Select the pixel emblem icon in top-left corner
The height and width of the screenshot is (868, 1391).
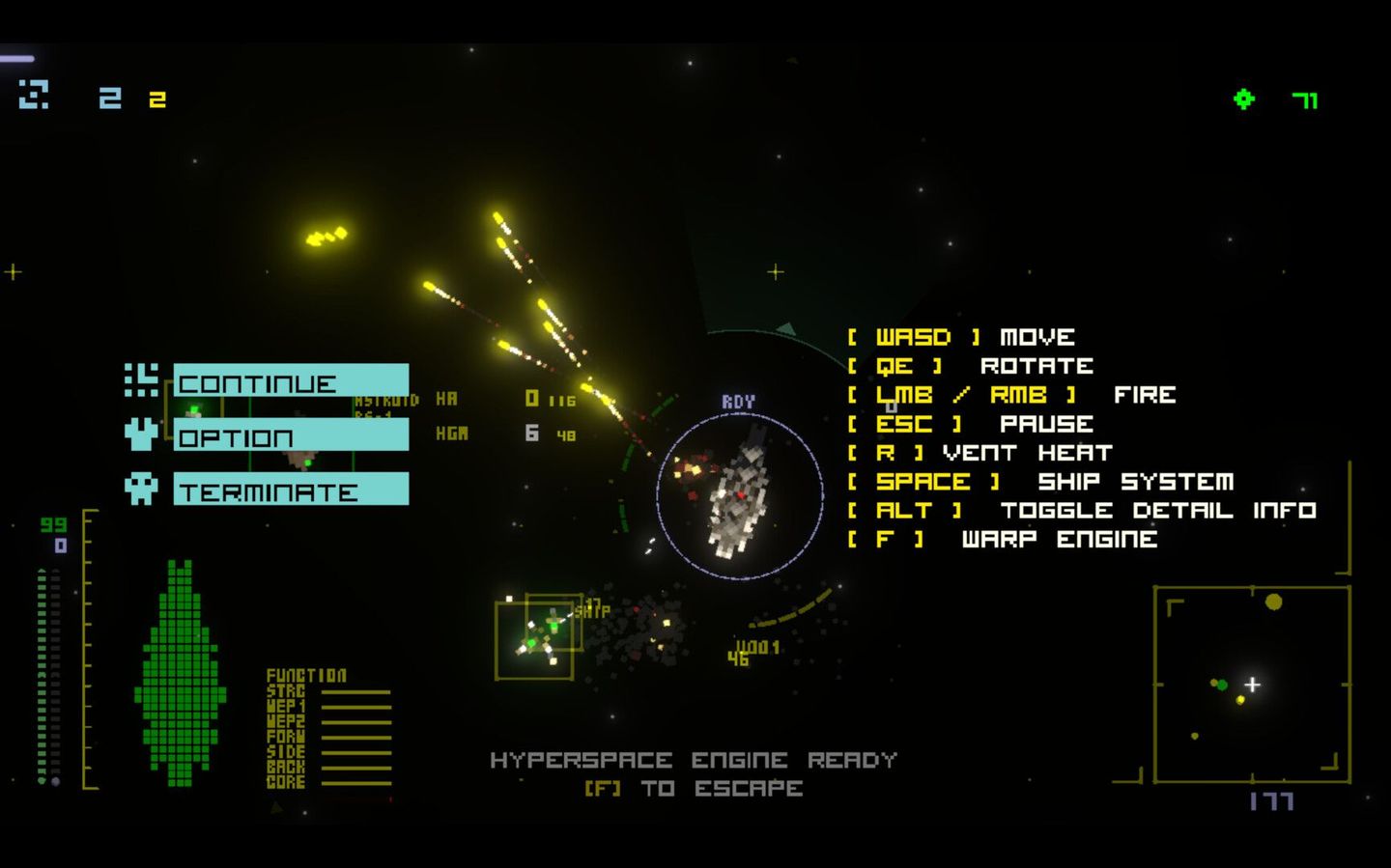tap(32, 95)
